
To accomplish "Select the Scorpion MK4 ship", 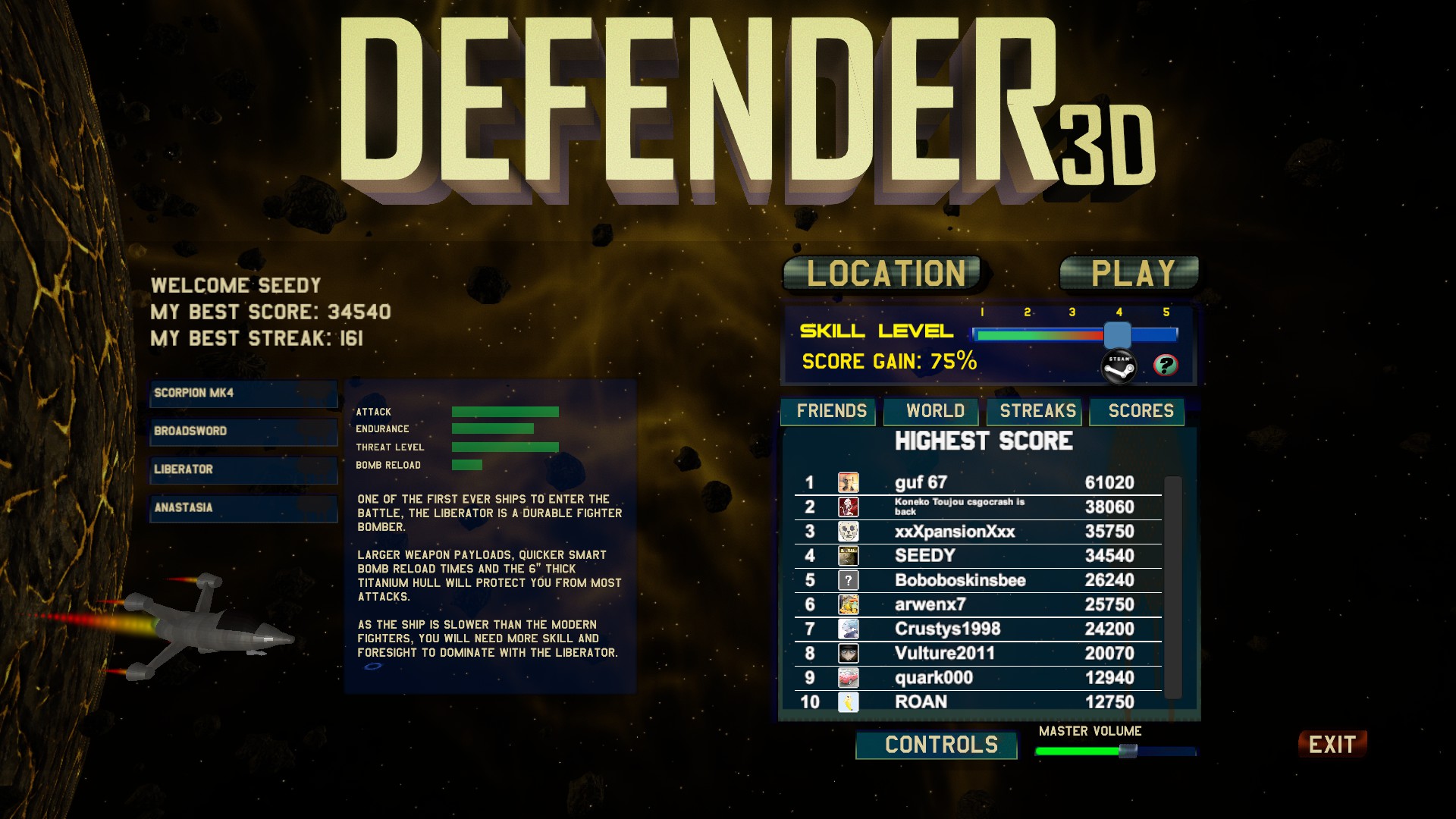I will (243, 394).
